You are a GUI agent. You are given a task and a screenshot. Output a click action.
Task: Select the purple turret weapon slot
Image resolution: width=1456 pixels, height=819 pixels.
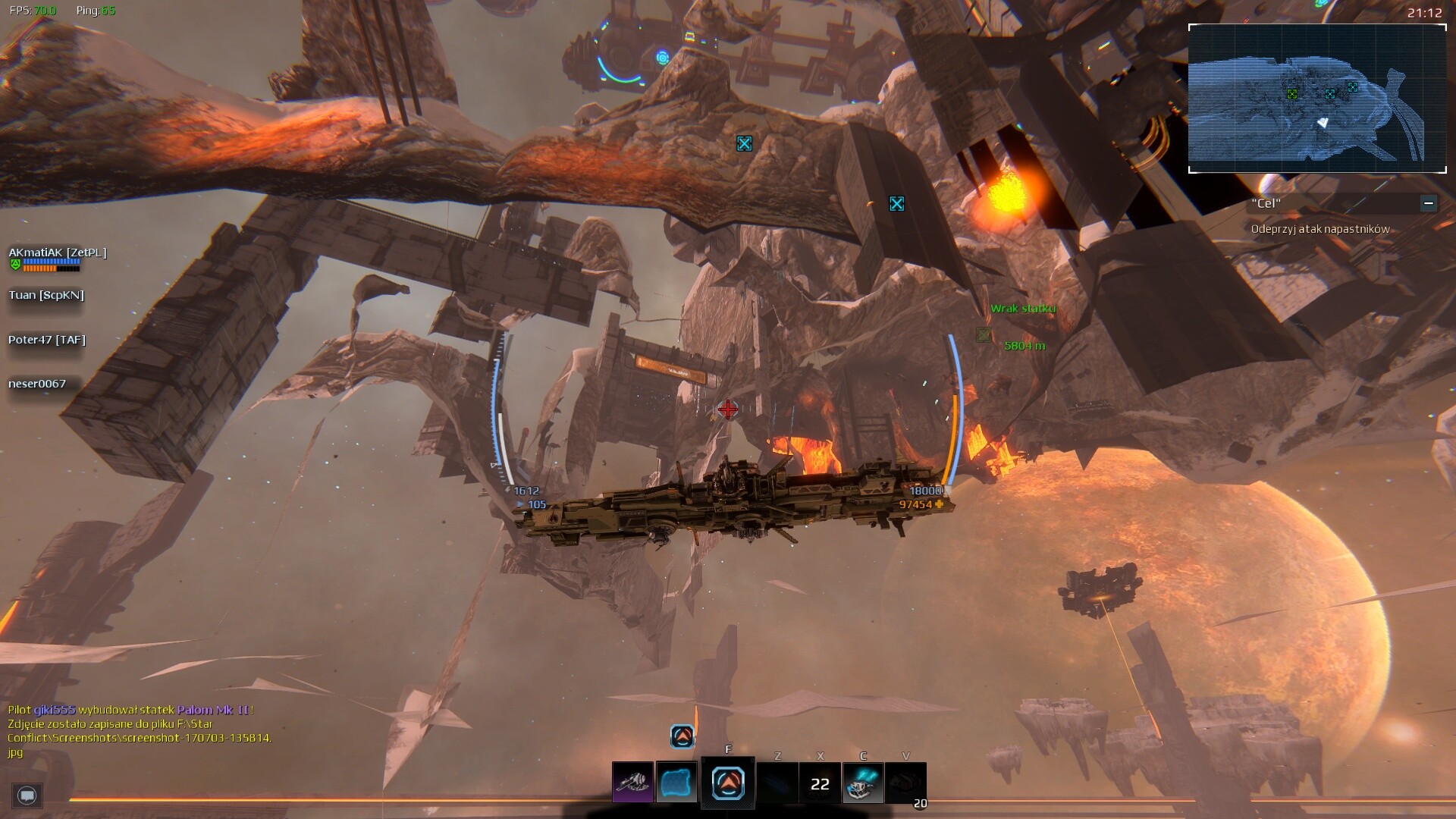point(632,783)
